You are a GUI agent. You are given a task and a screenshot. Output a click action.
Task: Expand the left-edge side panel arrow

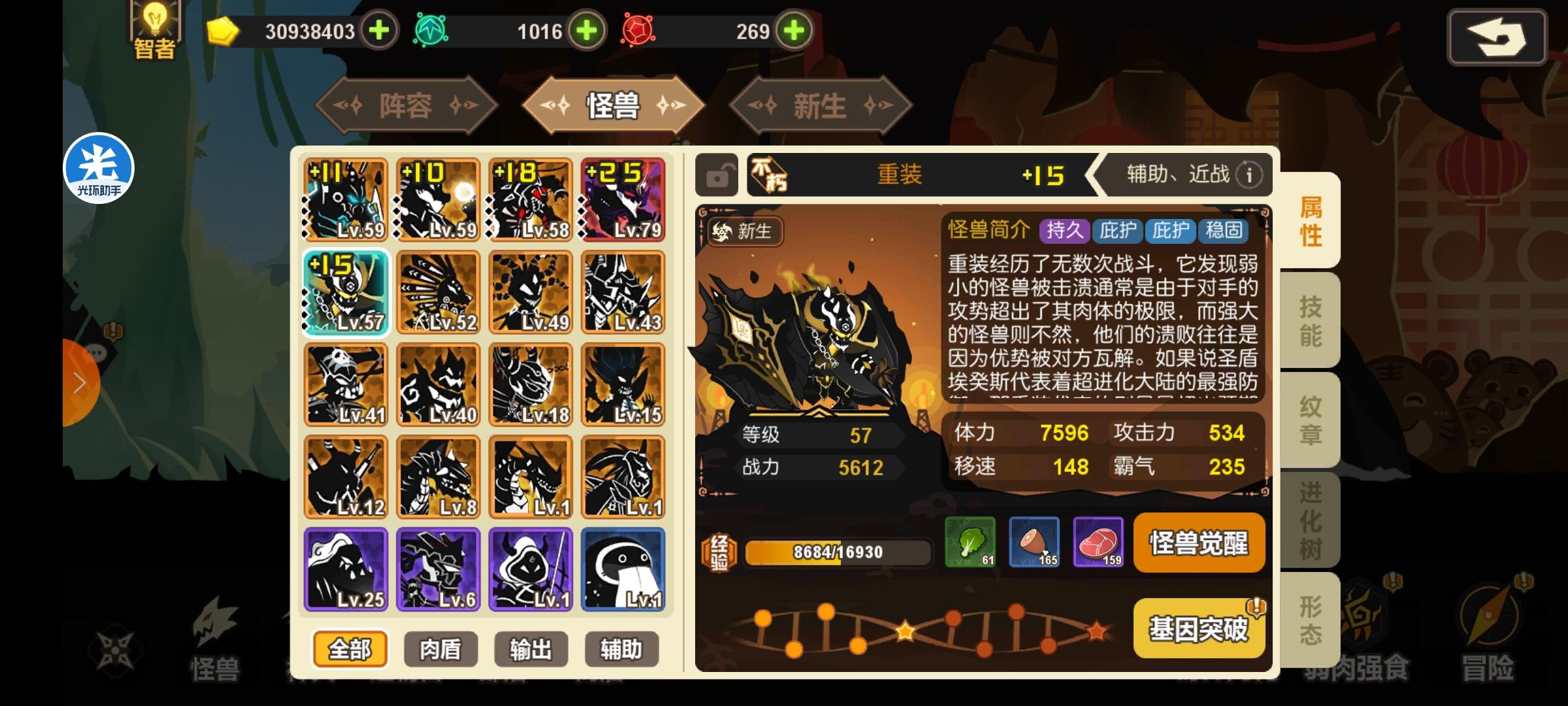(78, 381)
